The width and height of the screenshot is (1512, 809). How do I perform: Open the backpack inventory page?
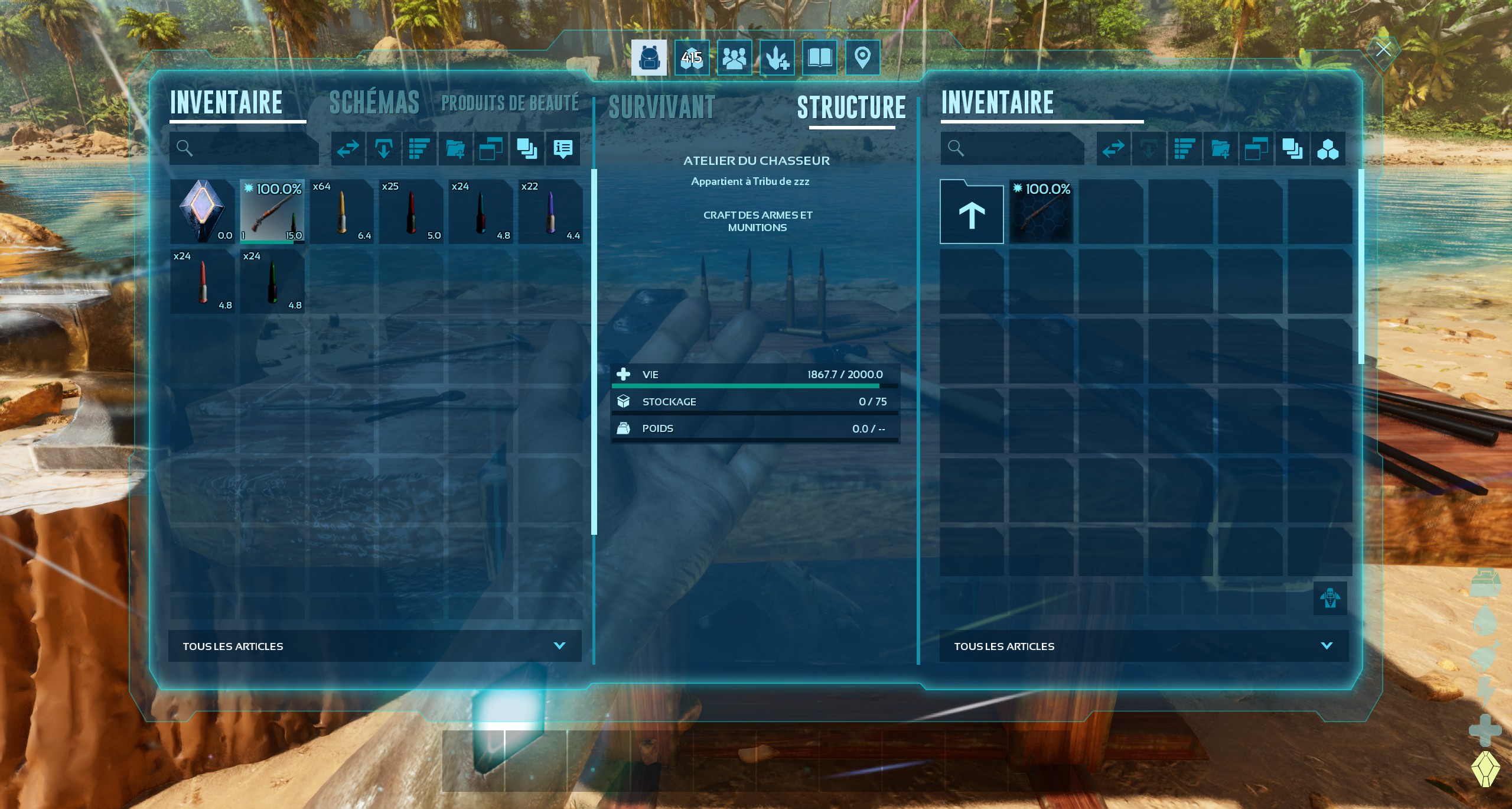[x=649, y=58]
